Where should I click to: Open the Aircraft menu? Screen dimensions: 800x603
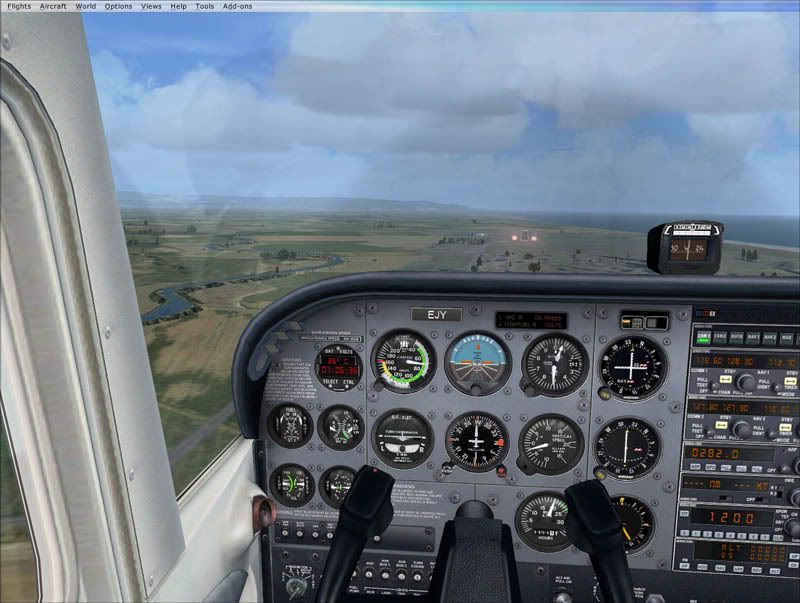point(53,6)
